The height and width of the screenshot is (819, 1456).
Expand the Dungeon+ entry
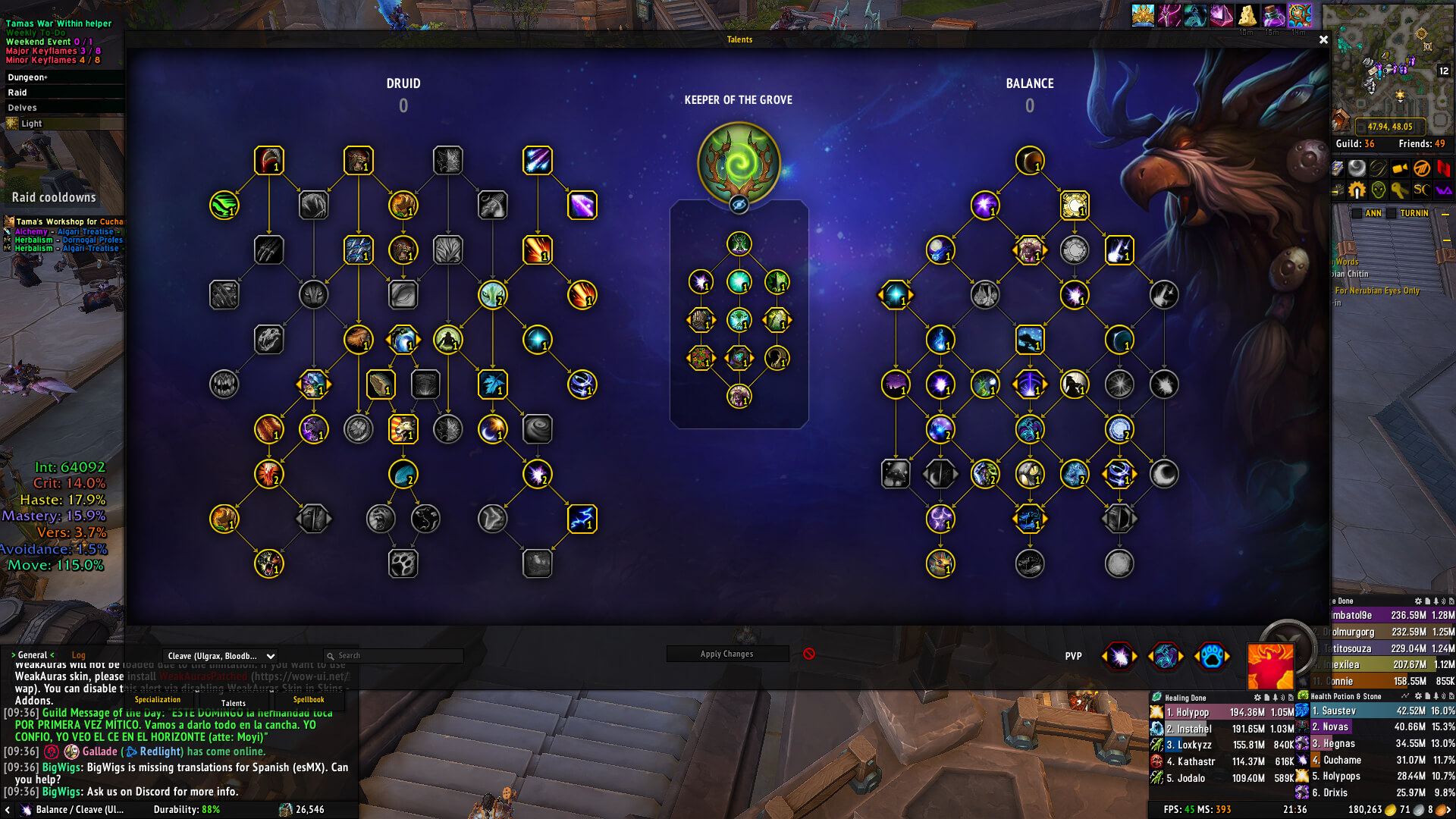pos(27,77)
